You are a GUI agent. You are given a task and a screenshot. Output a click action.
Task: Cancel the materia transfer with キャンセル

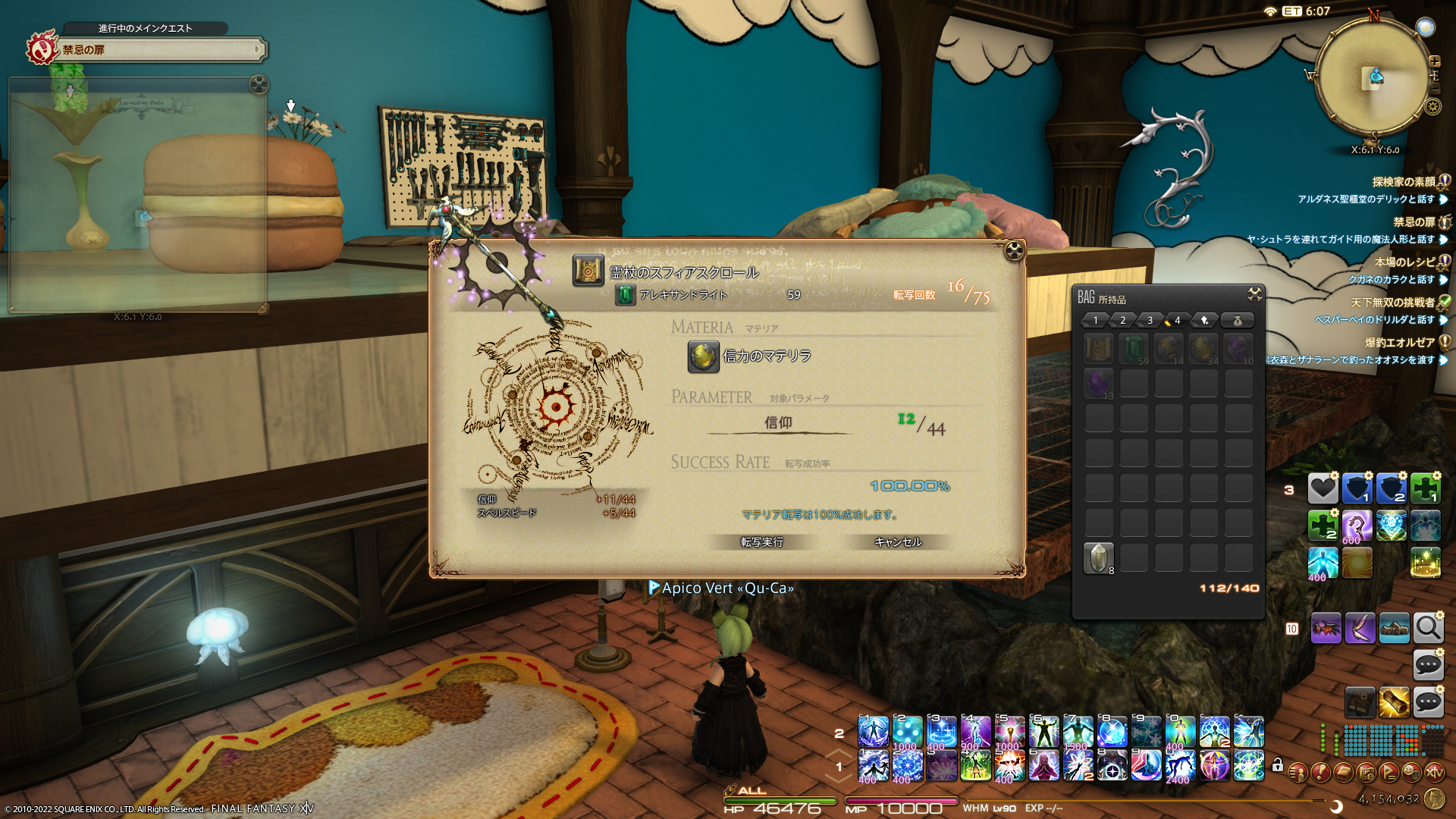click(898, 541)
